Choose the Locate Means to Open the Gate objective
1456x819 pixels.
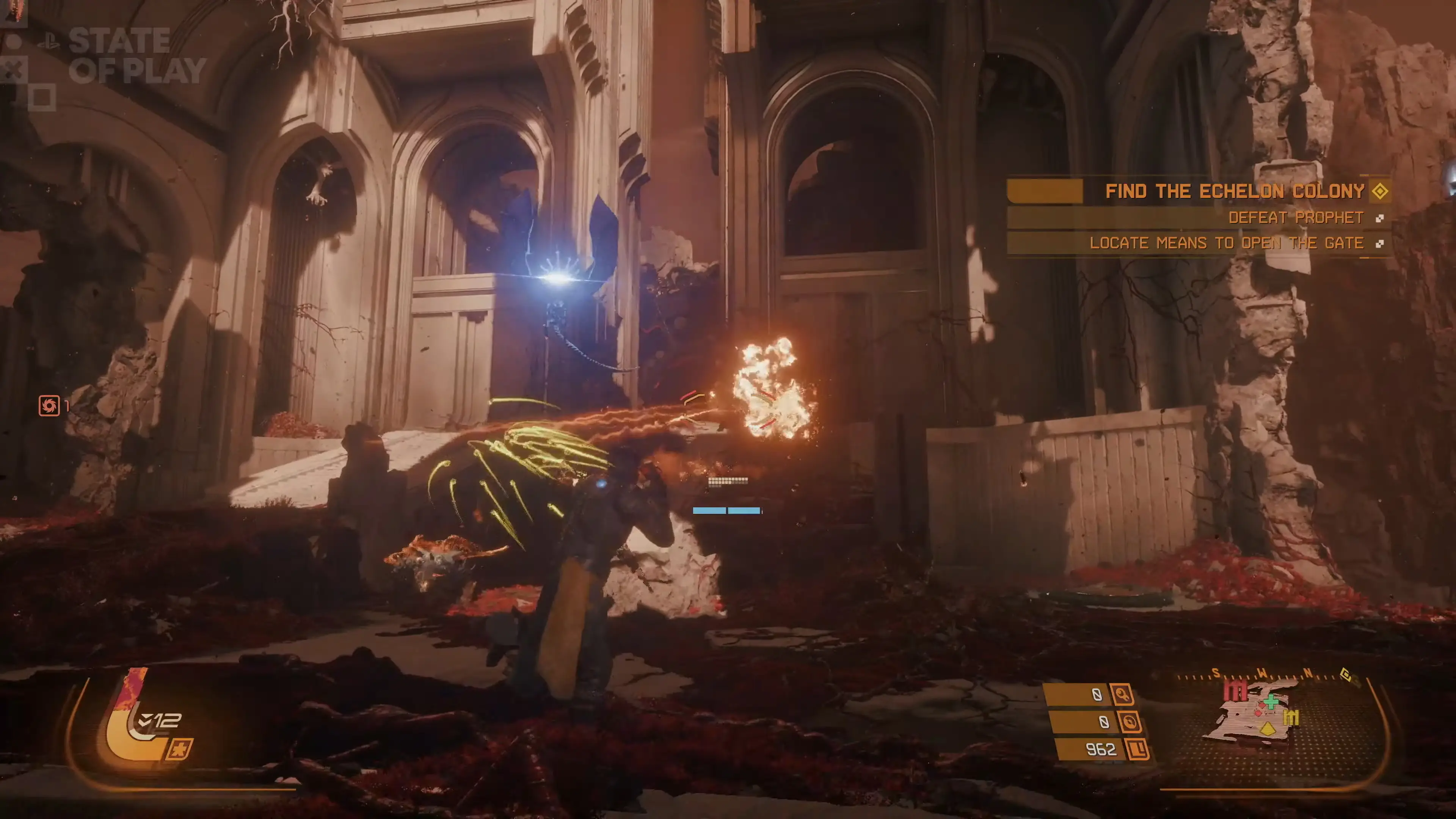click(x=1226, y=243)
